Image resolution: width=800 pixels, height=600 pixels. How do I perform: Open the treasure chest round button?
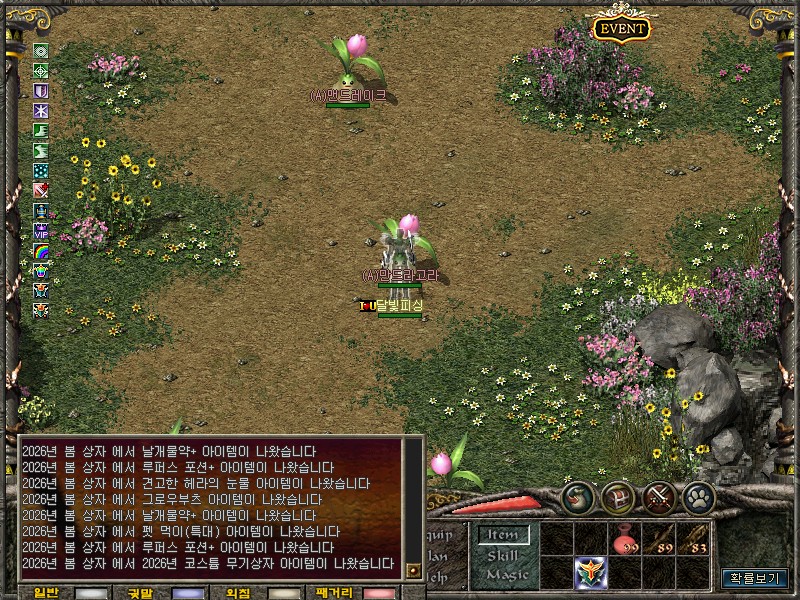(618, 497)
